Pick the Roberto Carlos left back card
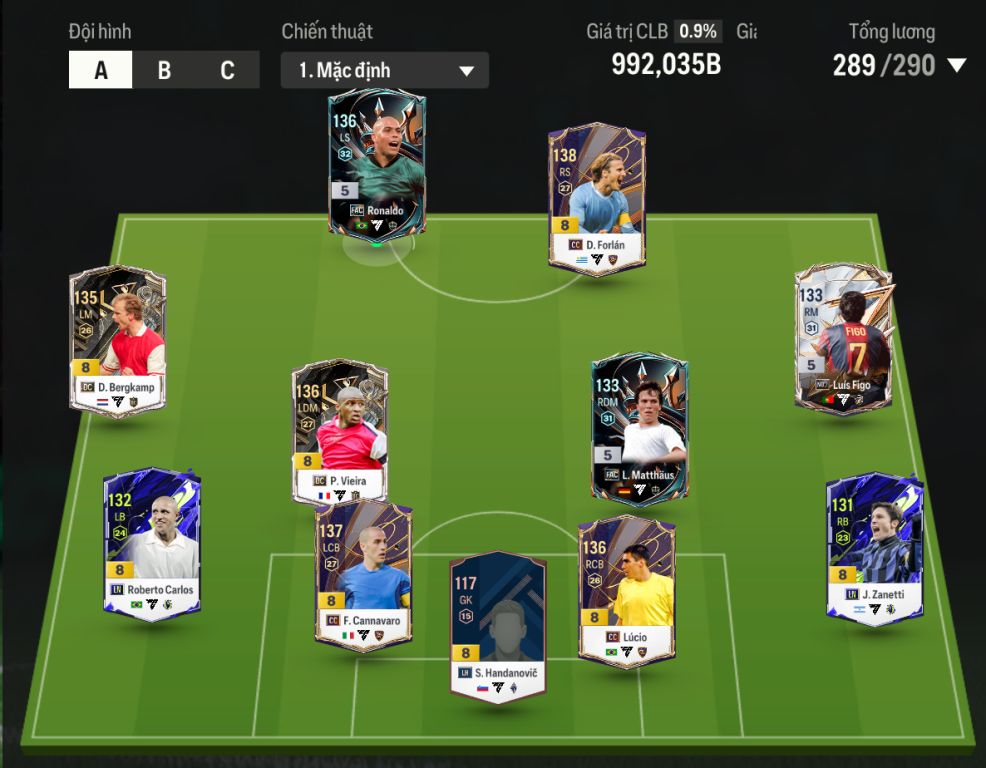Image resolution: width=986 pixels, height=768 pixels. coord(152,543)
